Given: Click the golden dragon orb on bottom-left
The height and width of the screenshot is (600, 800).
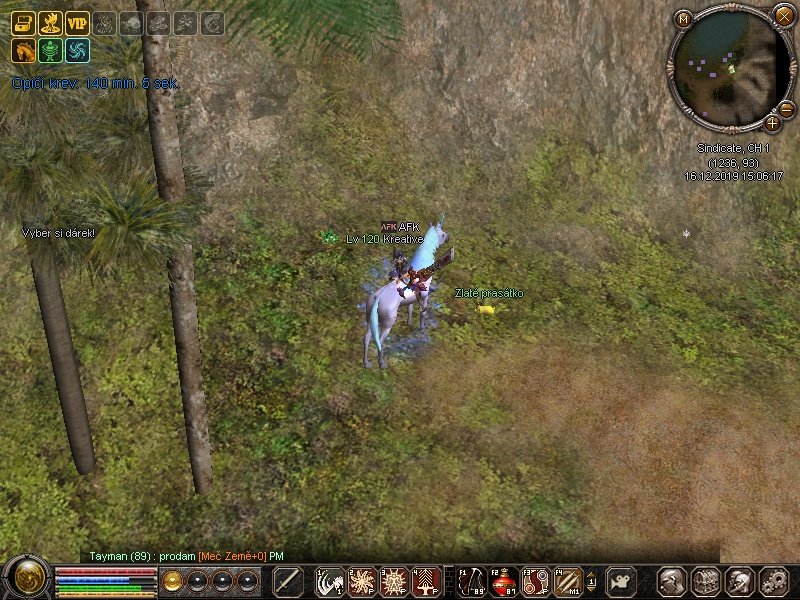Looking at the screenshot, I should pyautogui.click(x=26, y=579).
